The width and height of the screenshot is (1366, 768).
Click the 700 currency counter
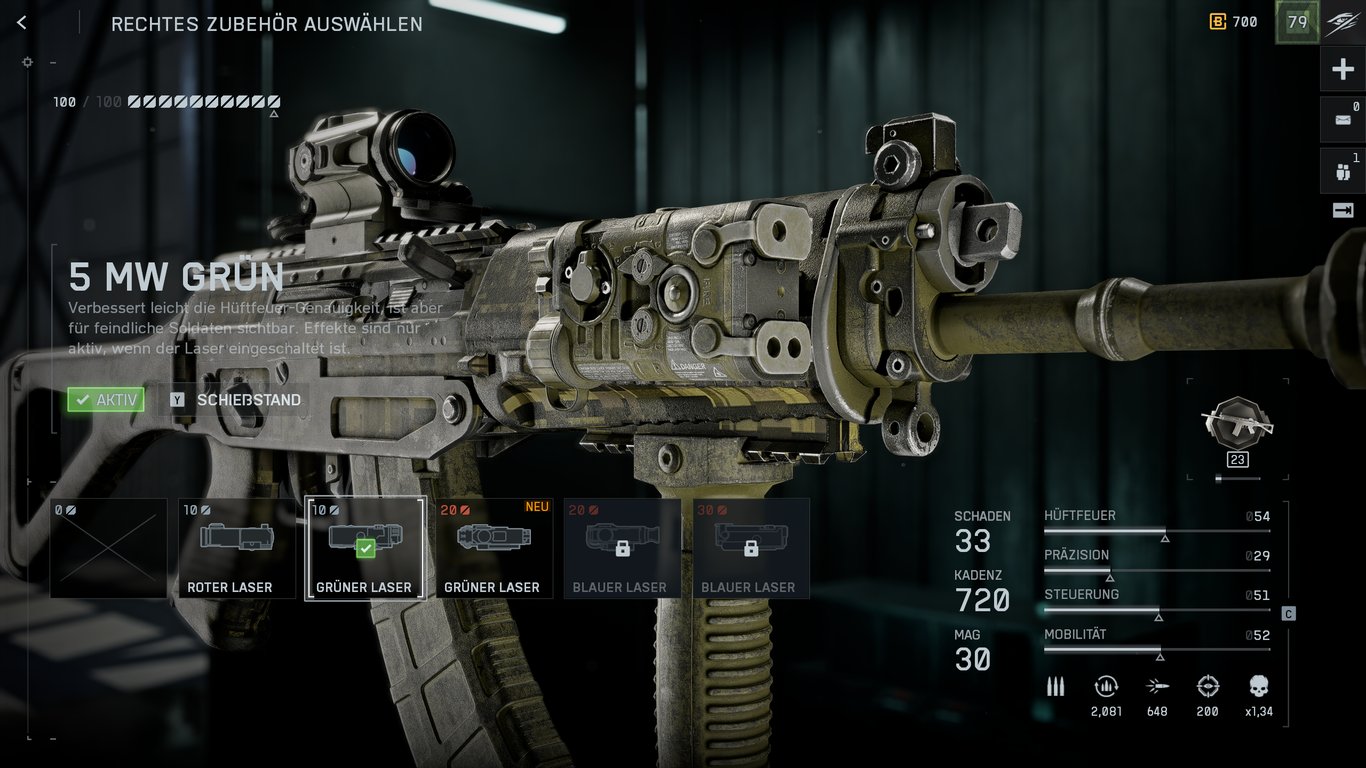point(1234,22)
